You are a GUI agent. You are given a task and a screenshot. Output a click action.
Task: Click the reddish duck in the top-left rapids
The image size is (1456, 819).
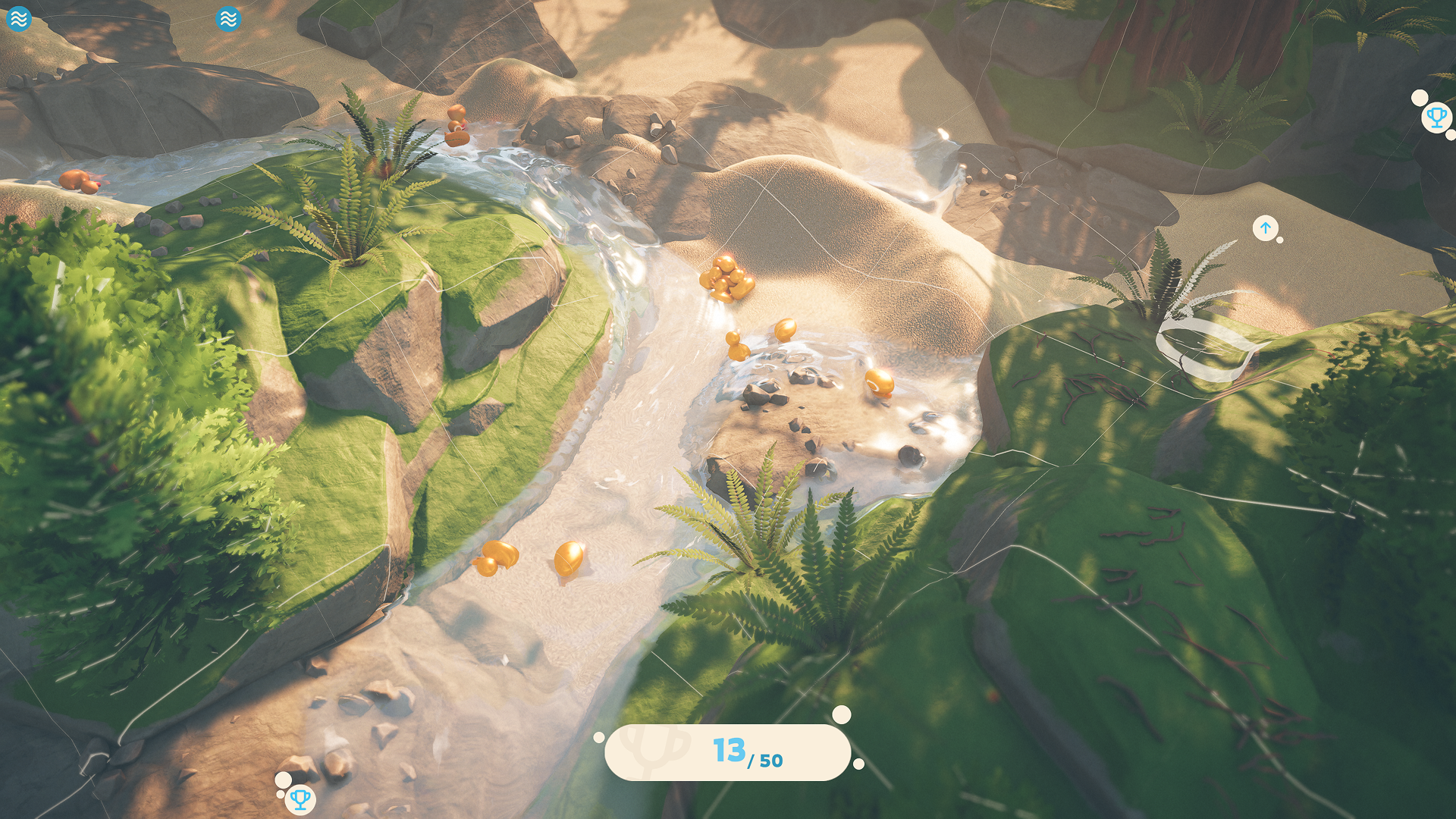pyautogui.click(x=76, y=180)
